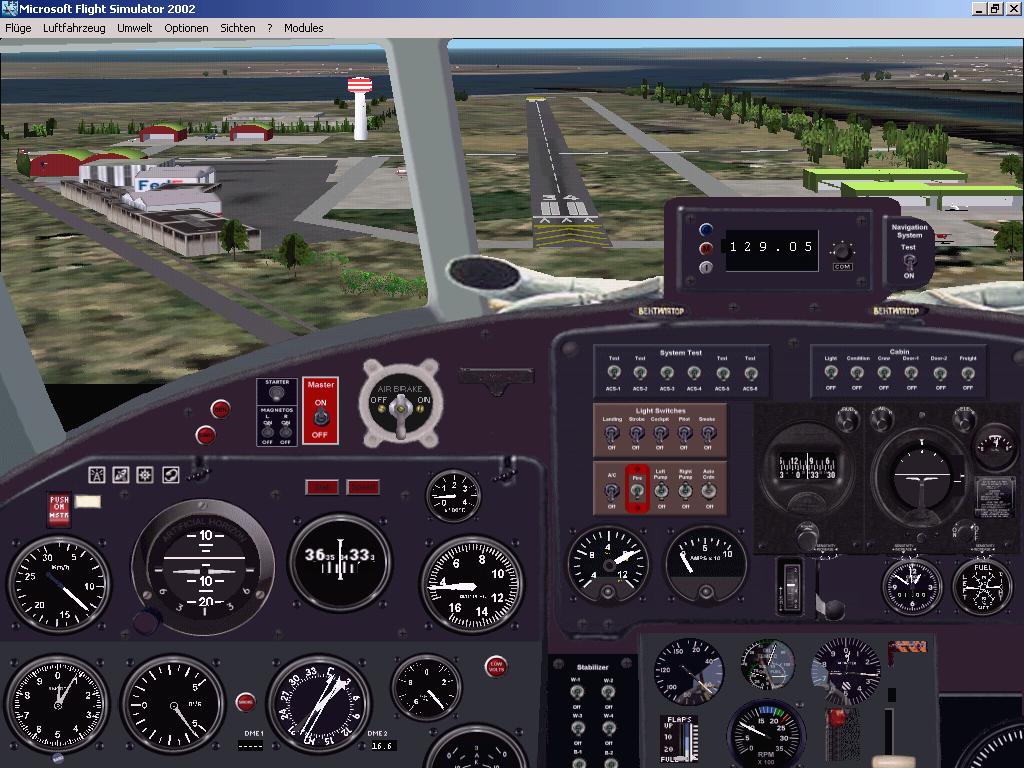Toggle the Cabin Freight switch
The width and height of the screenshot is (1024, 768).
pos(967,373)
